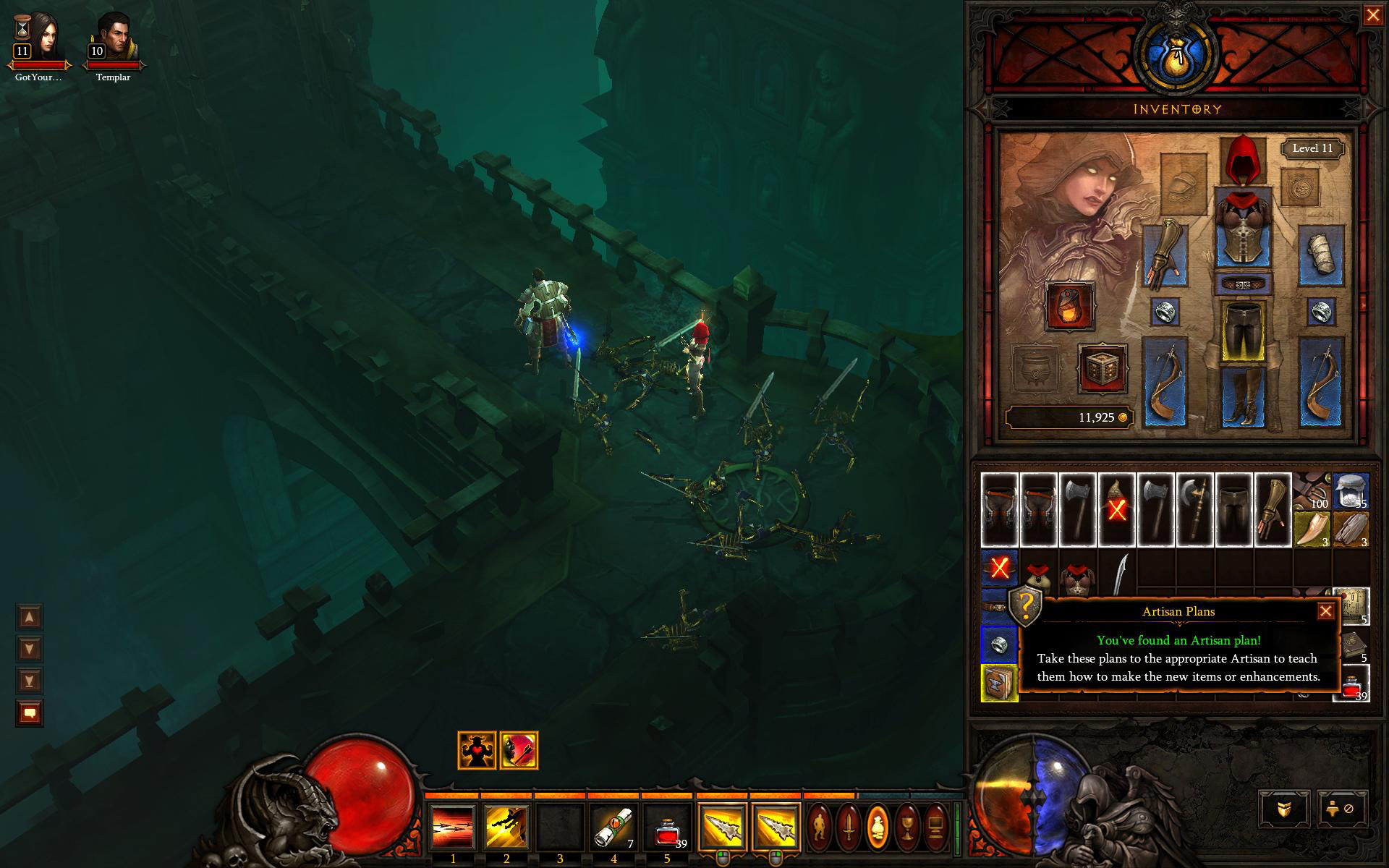
Task: Close the Inventory panel
Action: coord(1372,15)
